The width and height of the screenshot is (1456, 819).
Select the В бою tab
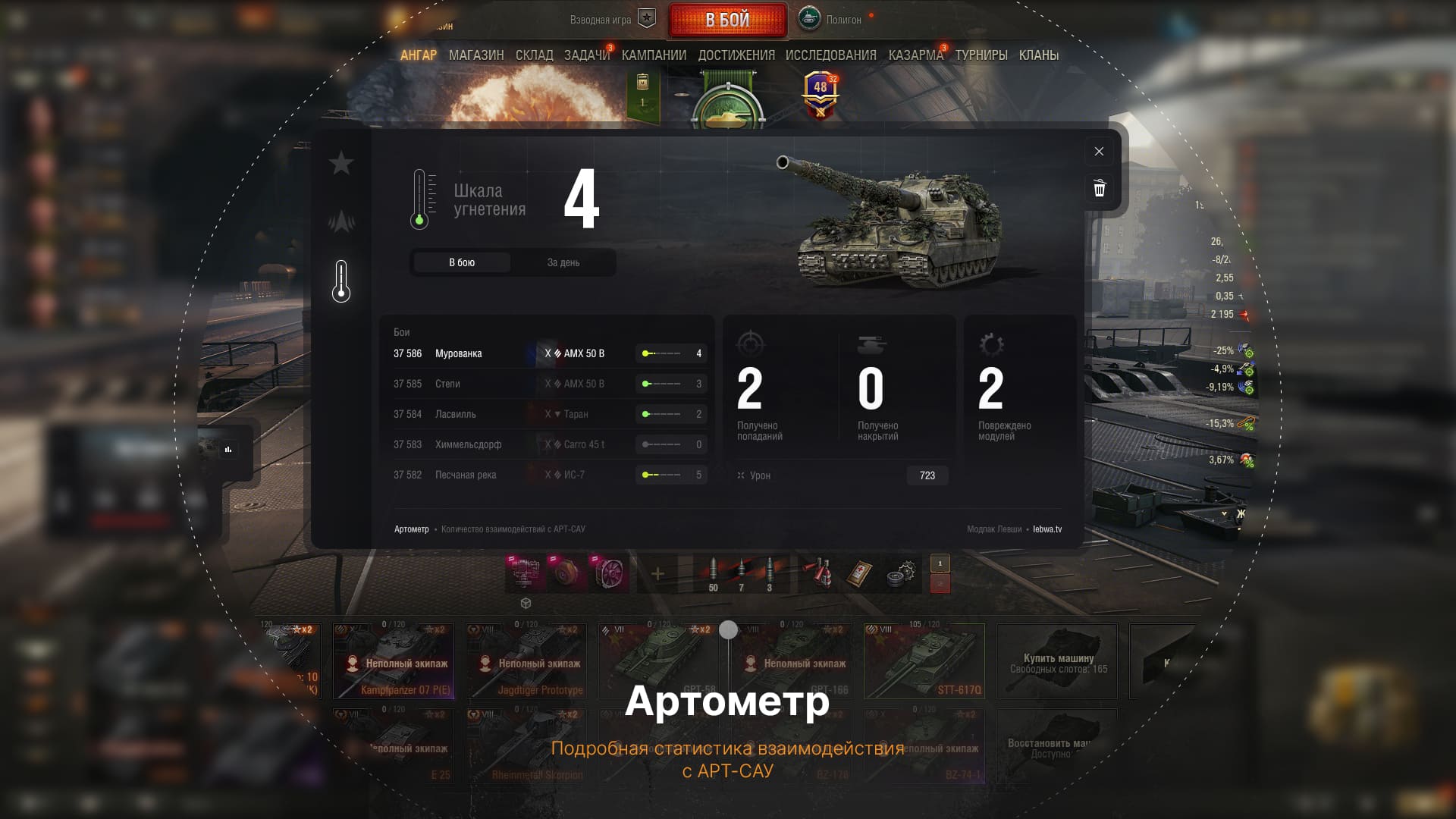pyautogui.click(x=462, y=262)
